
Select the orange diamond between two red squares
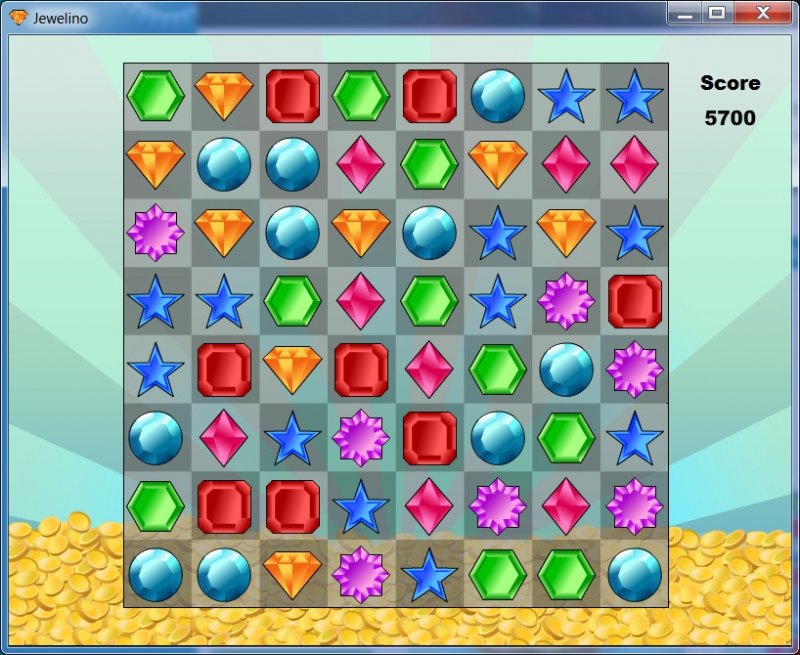point(292,369)
